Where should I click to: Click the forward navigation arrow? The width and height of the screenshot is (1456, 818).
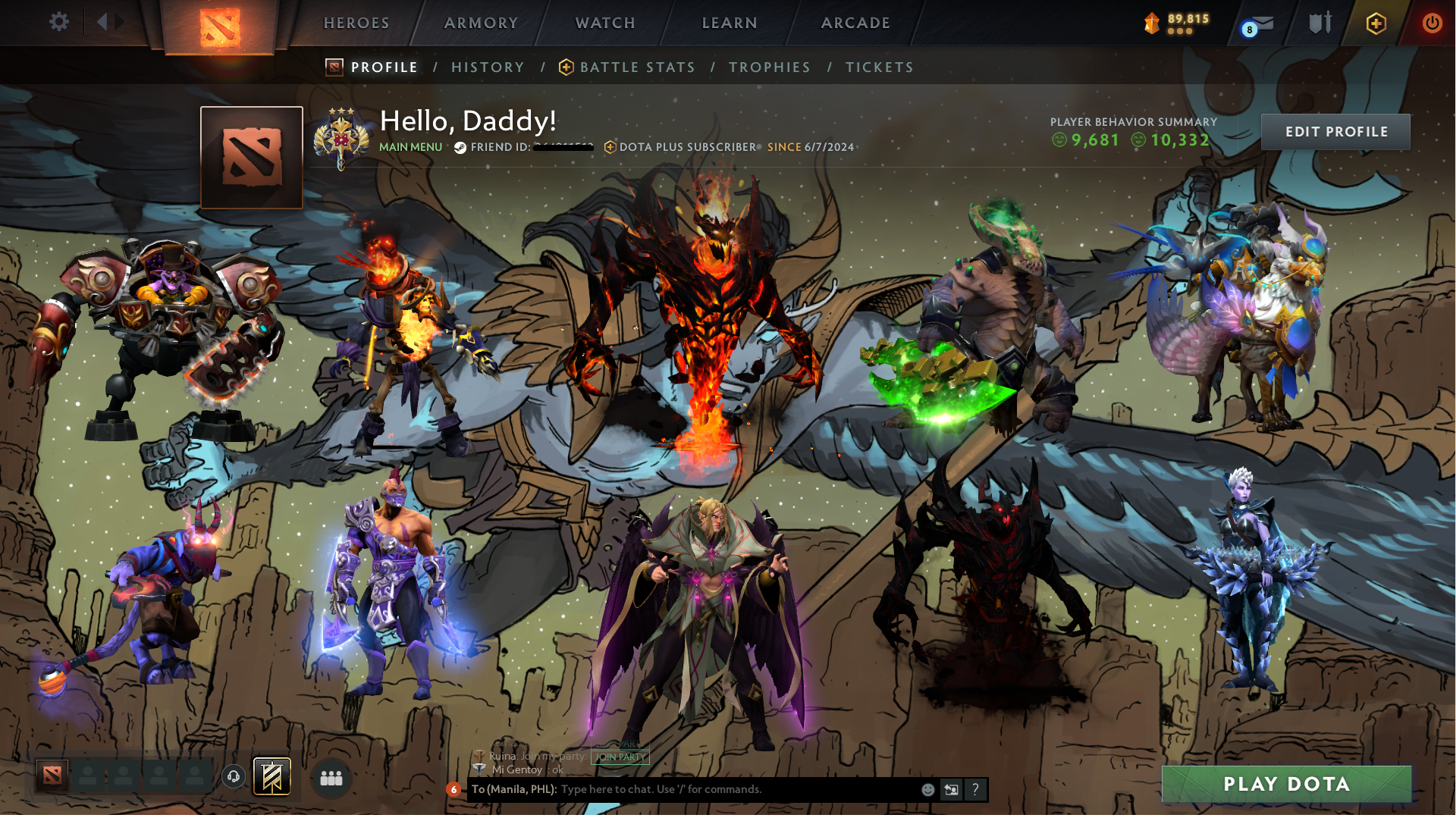click(x=118, y=21)
